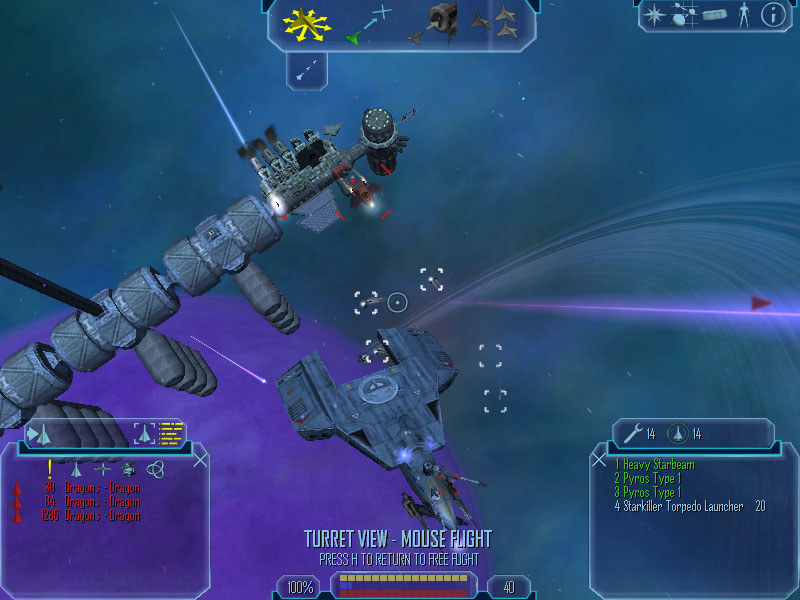Click the circled i information button

pyautogui.click(x=773, y=15)
